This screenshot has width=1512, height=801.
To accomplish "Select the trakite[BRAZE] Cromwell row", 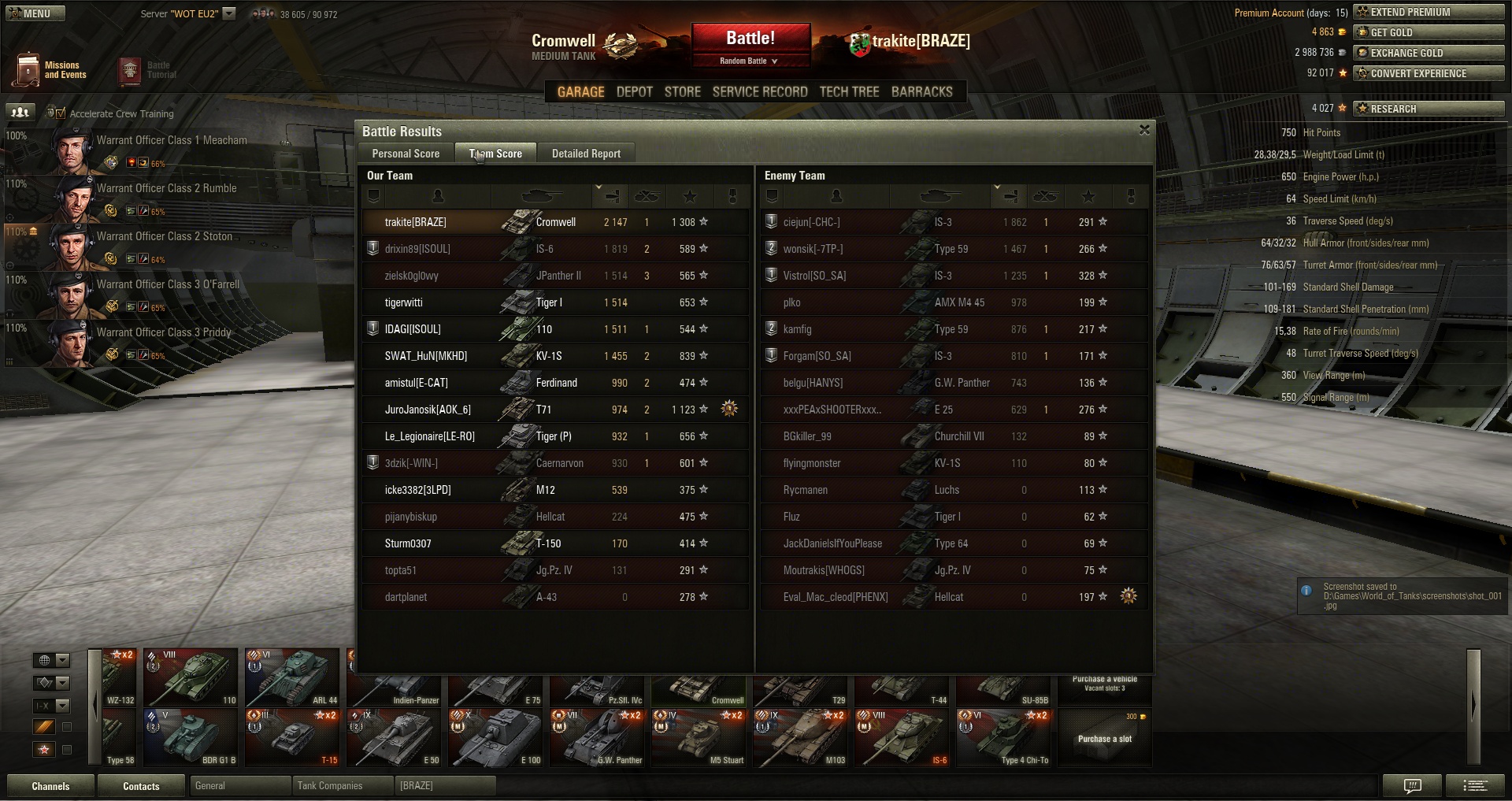I will [x=555, y=222].
